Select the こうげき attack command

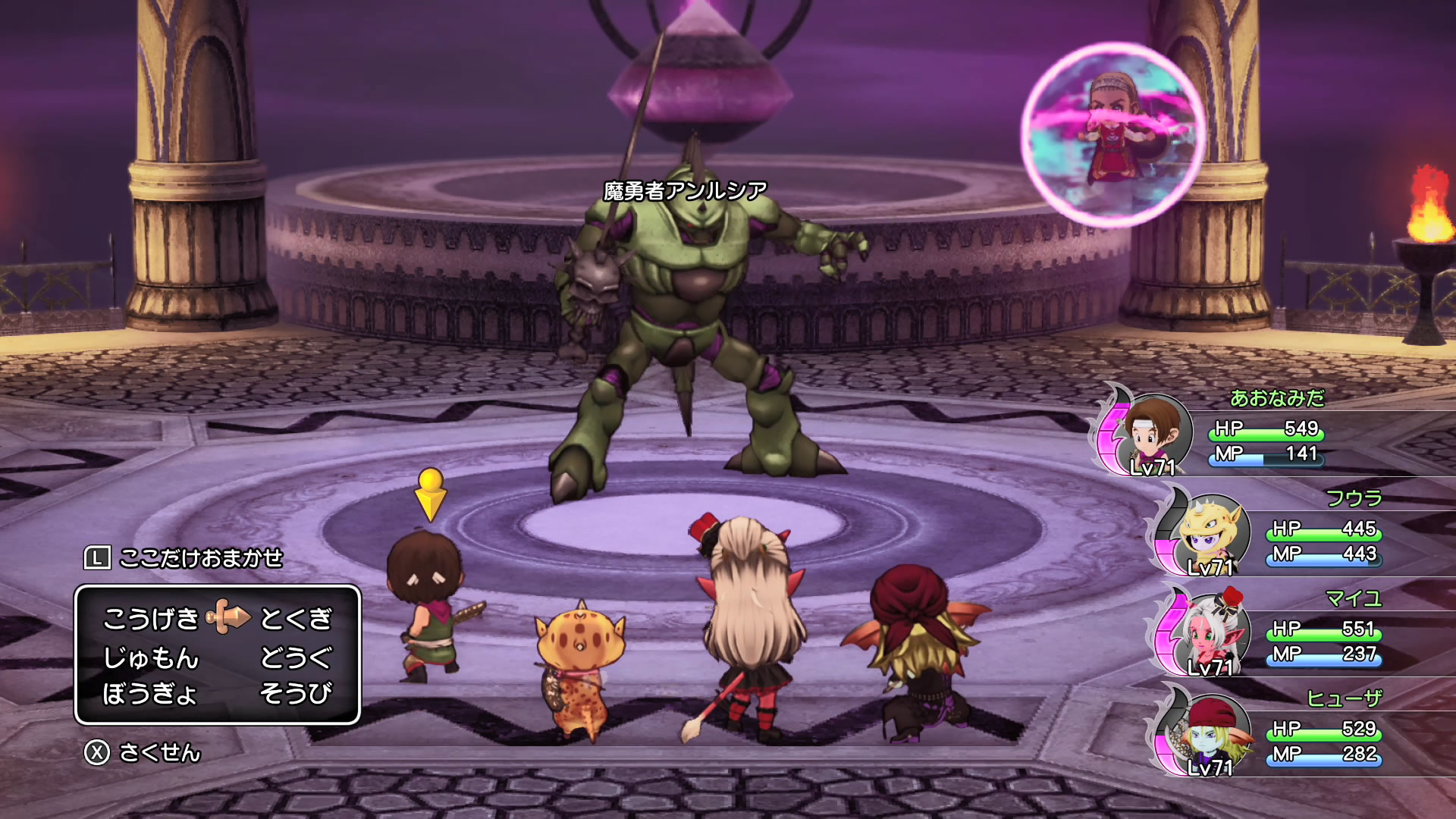pyautogui.click(x=150, y=619)
